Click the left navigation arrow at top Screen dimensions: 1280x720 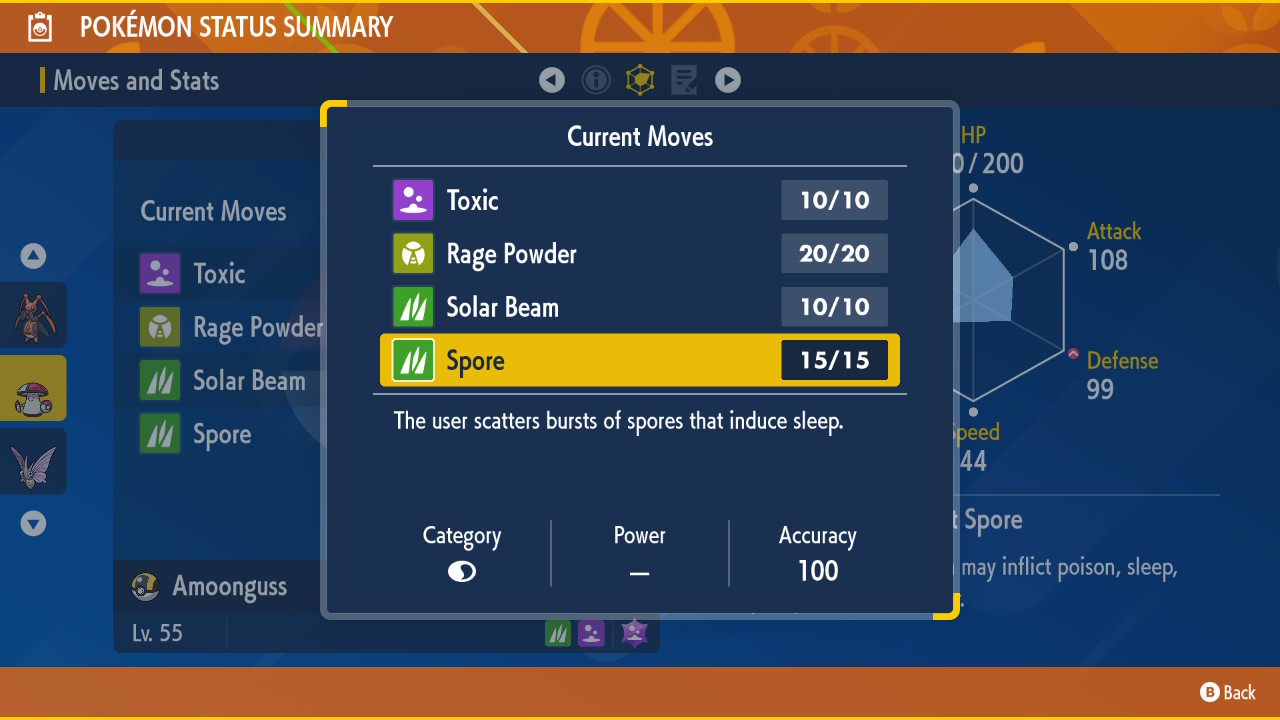[552, 80]
